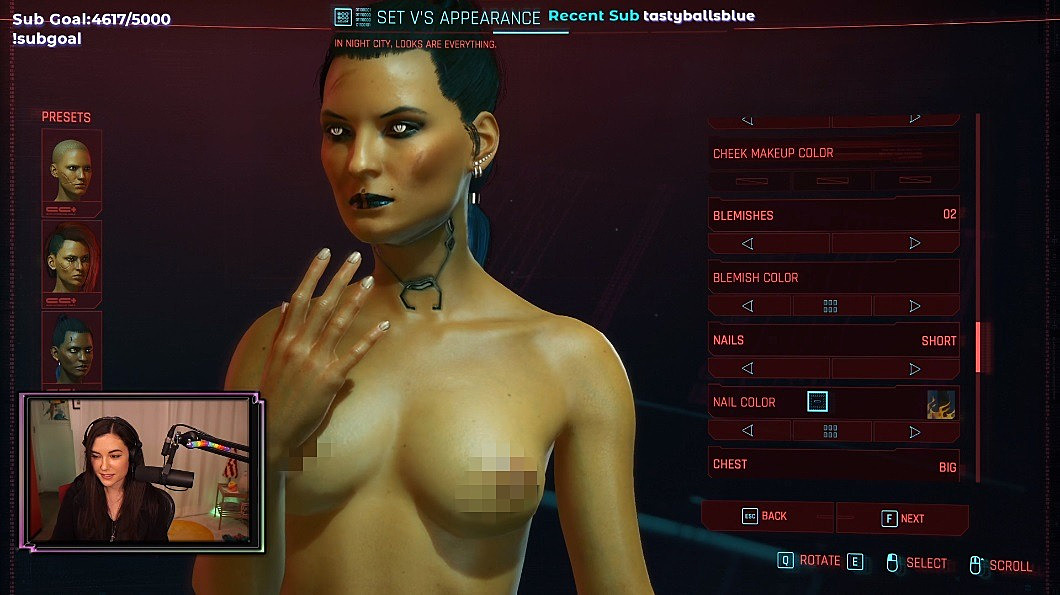Switch Nails to the previous style

pyautogui.click(x=748, y=369)
